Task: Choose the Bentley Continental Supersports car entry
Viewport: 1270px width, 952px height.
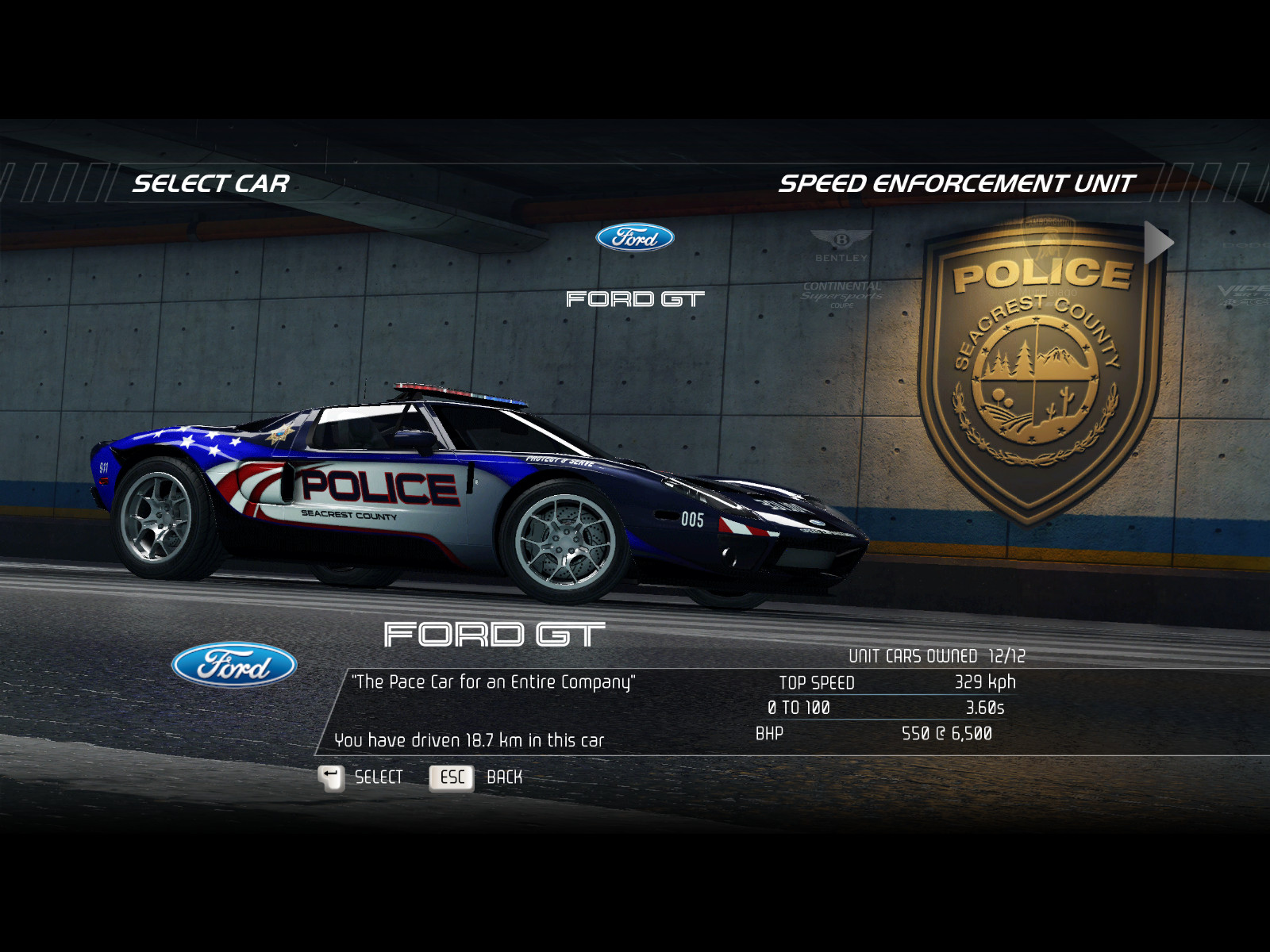Action: [841, 269]
